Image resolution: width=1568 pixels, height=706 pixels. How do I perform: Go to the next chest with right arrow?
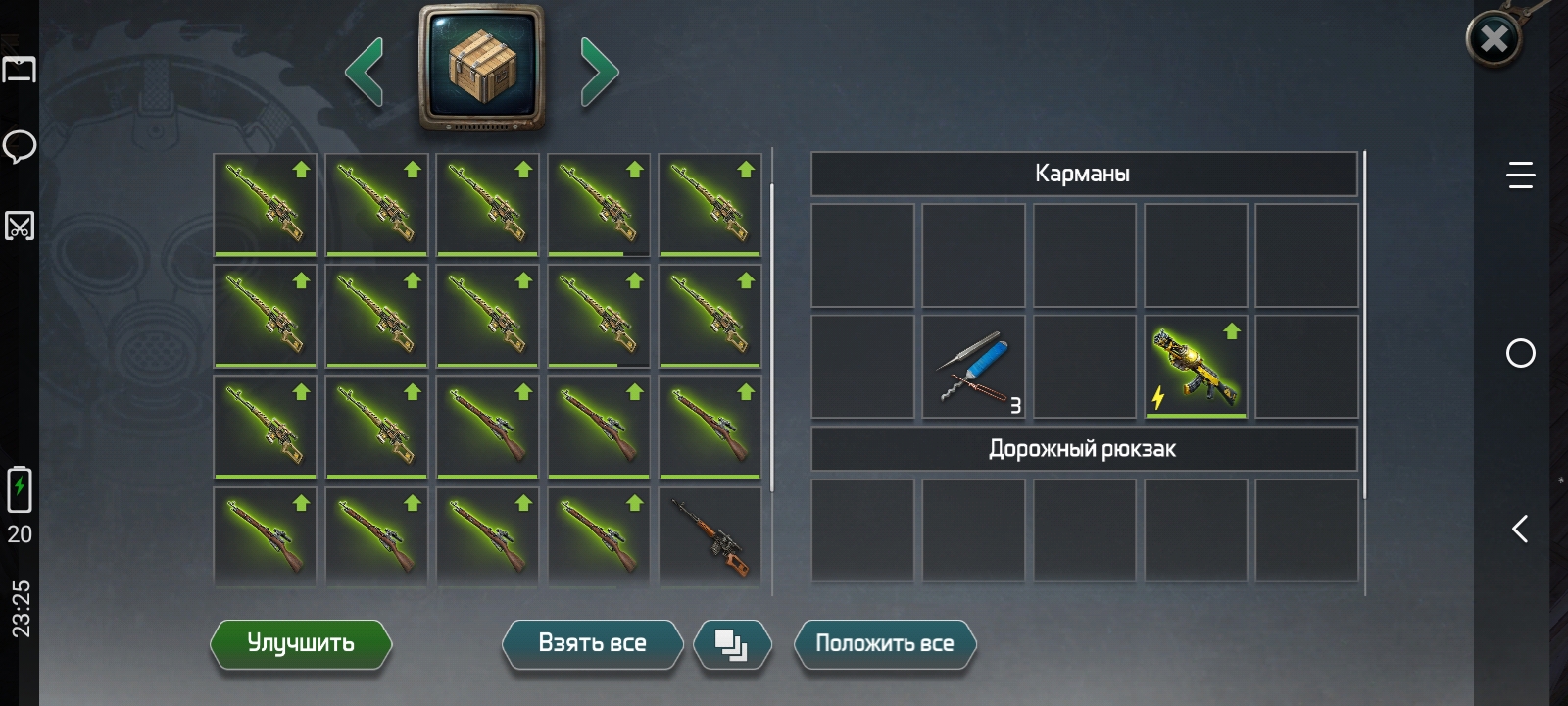pos(599,72)
